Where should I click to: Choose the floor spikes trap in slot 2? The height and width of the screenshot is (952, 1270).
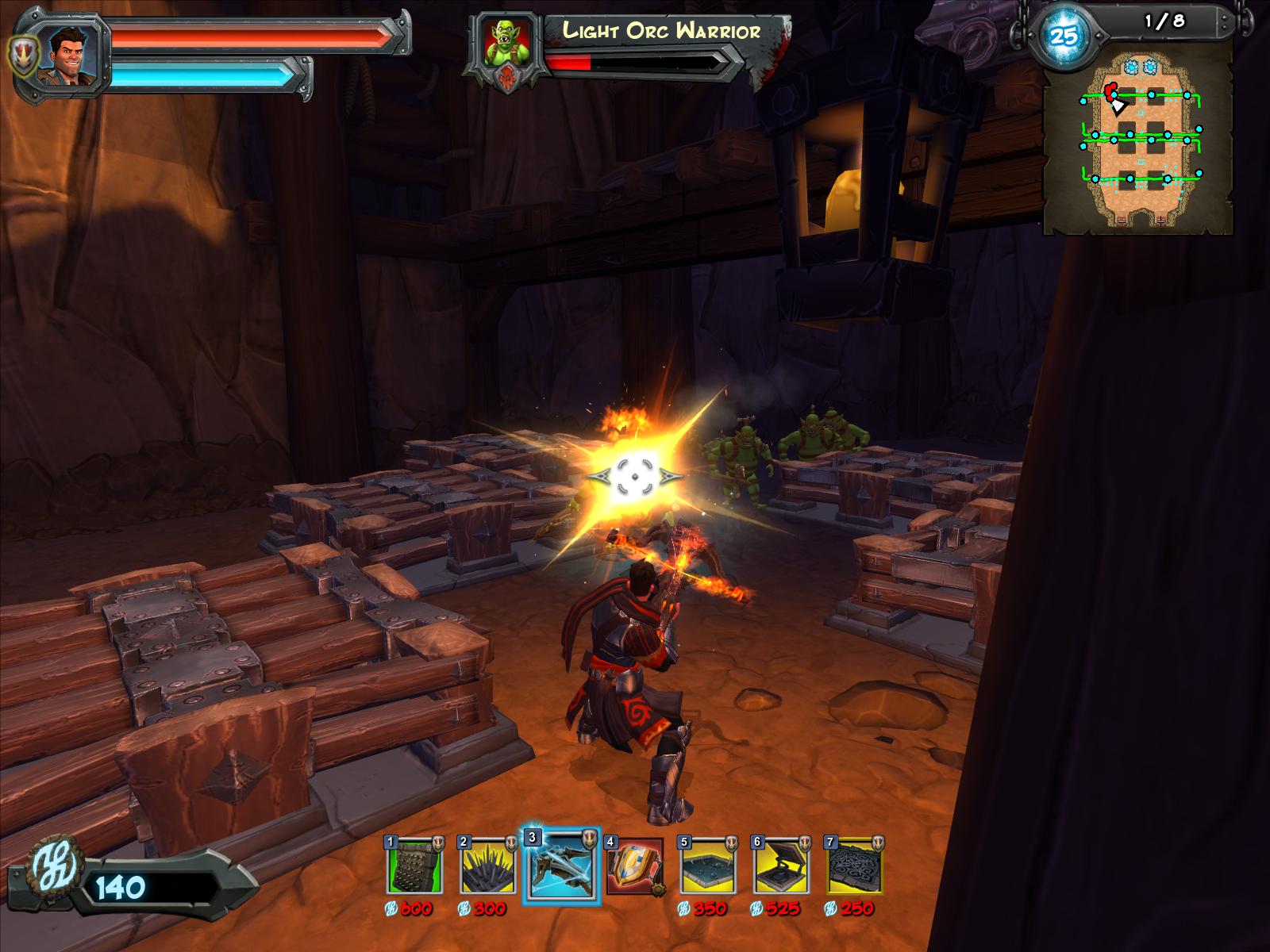(487, 865)
